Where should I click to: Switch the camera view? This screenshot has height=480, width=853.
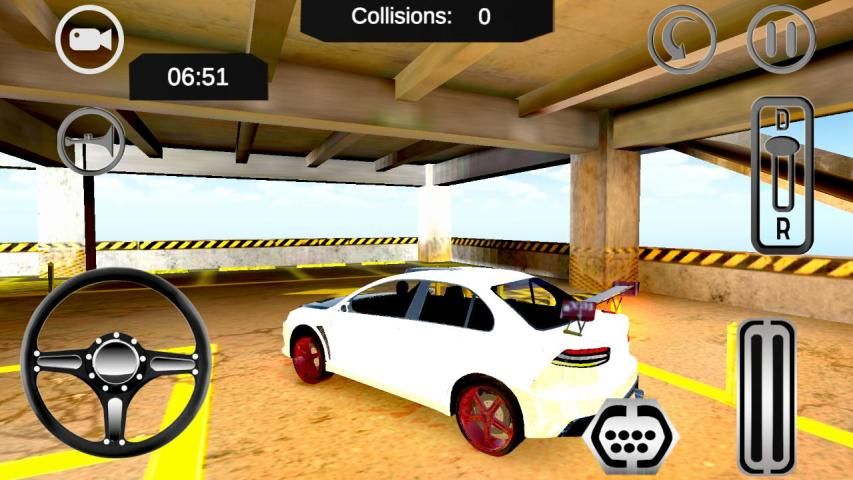click(89, 39)
